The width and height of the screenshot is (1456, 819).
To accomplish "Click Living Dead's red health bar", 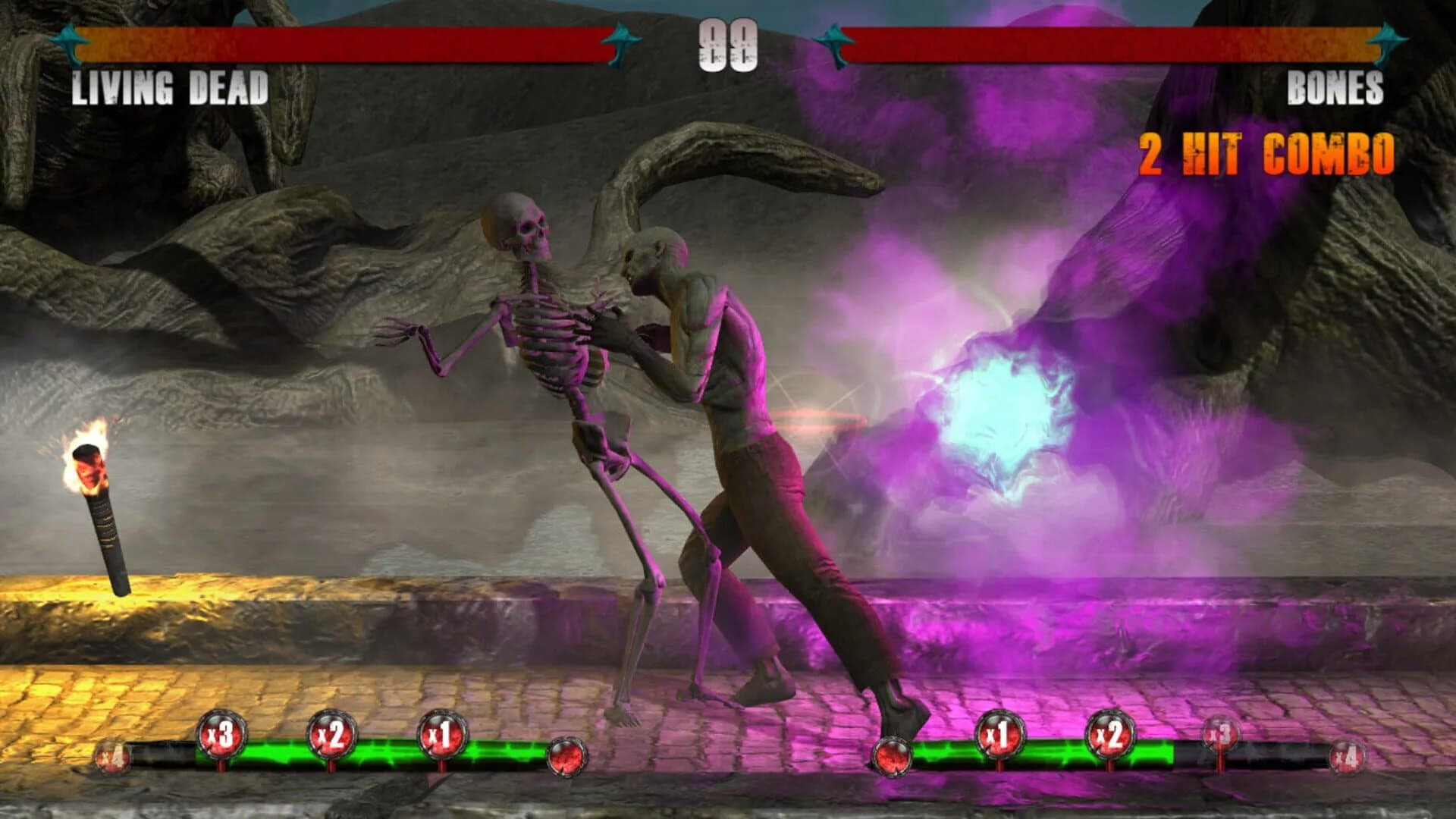I will click(341, 43).
